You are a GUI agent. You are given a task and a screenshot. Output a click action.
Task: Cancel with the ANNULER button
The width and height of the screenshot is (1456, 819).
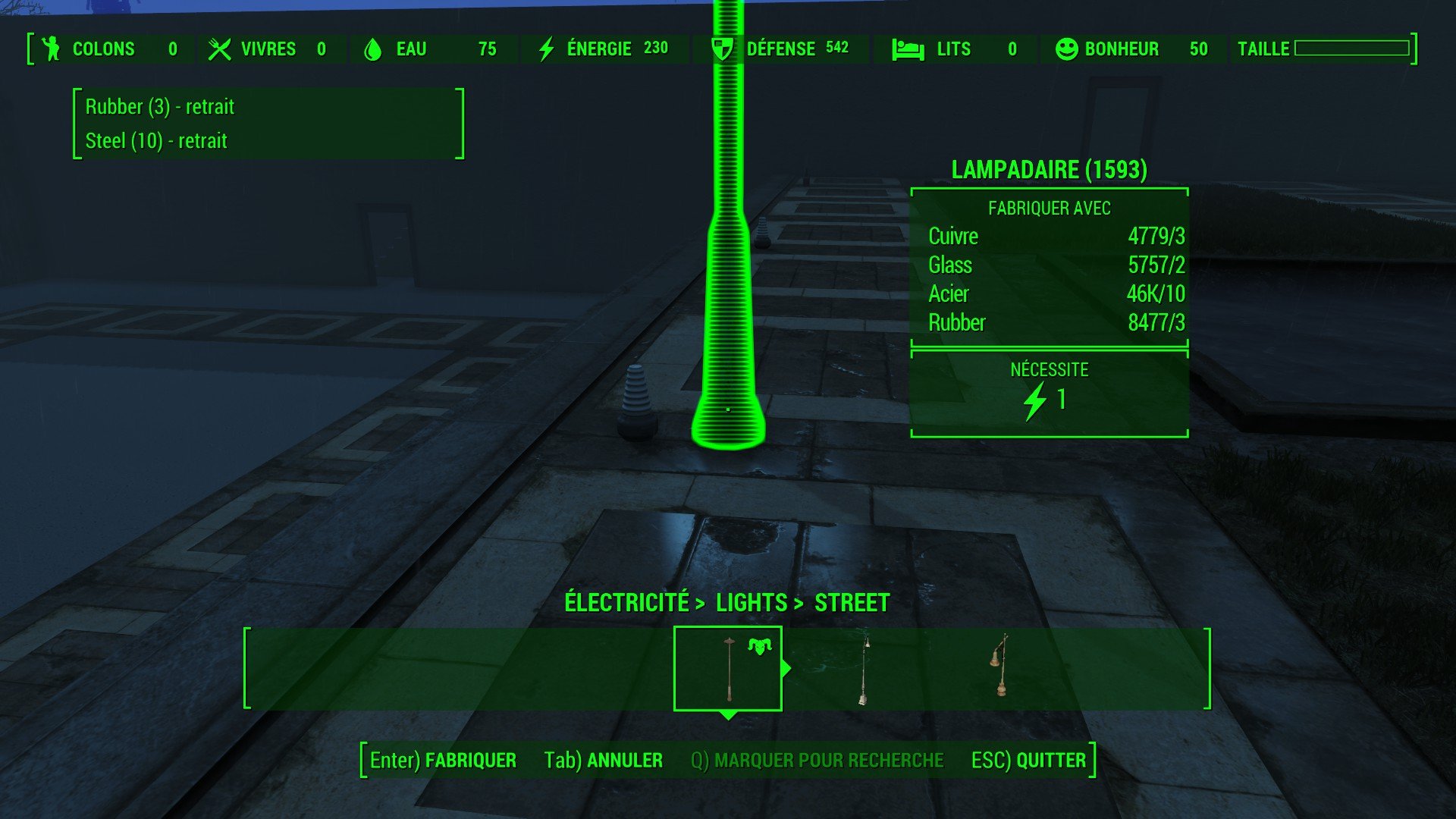click(x=603, y=760)
